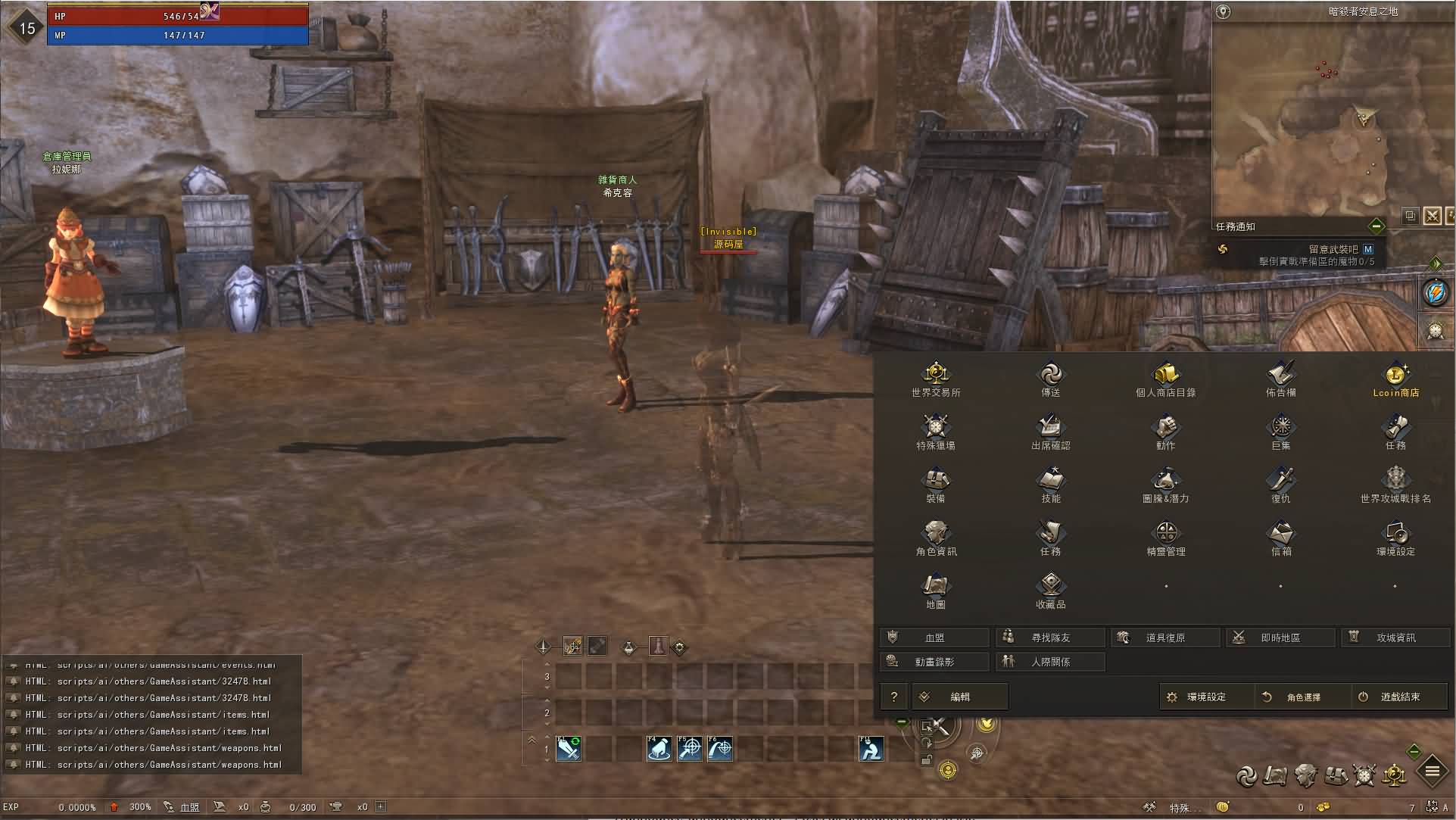Expand the right-side green chevron panel
Image resolution: width=1456 pixels, height=820 pixels.
point(1436,263)
